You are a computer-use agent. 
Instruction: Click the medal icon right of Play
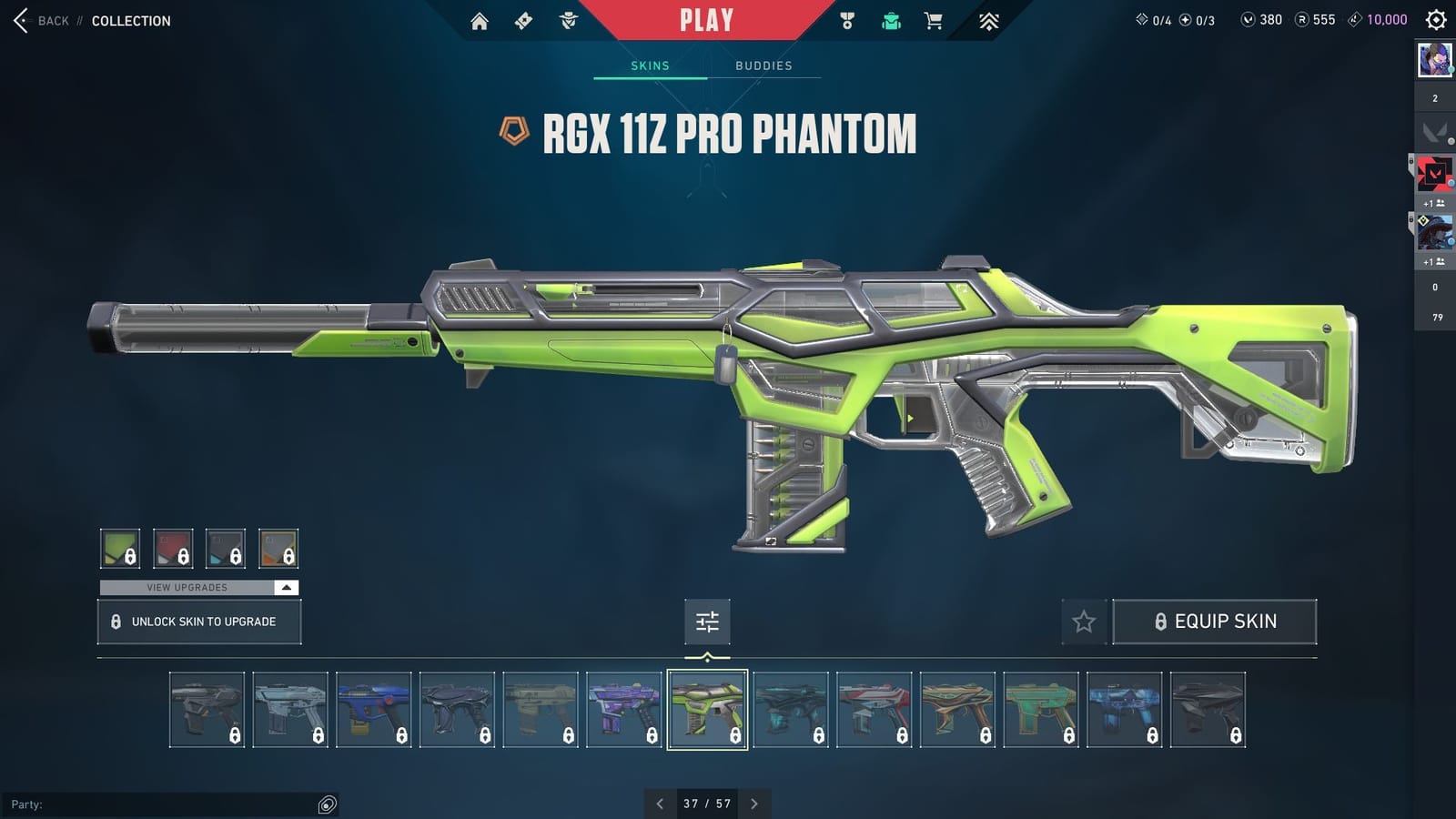[x=846, y=19]
